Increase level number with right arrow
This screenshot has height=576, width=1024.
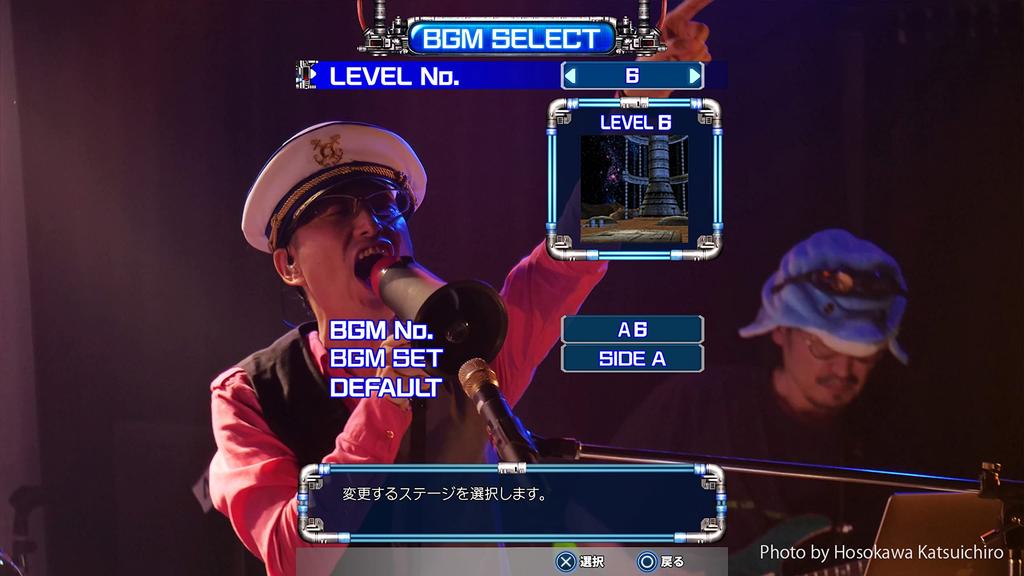(694, 76)
